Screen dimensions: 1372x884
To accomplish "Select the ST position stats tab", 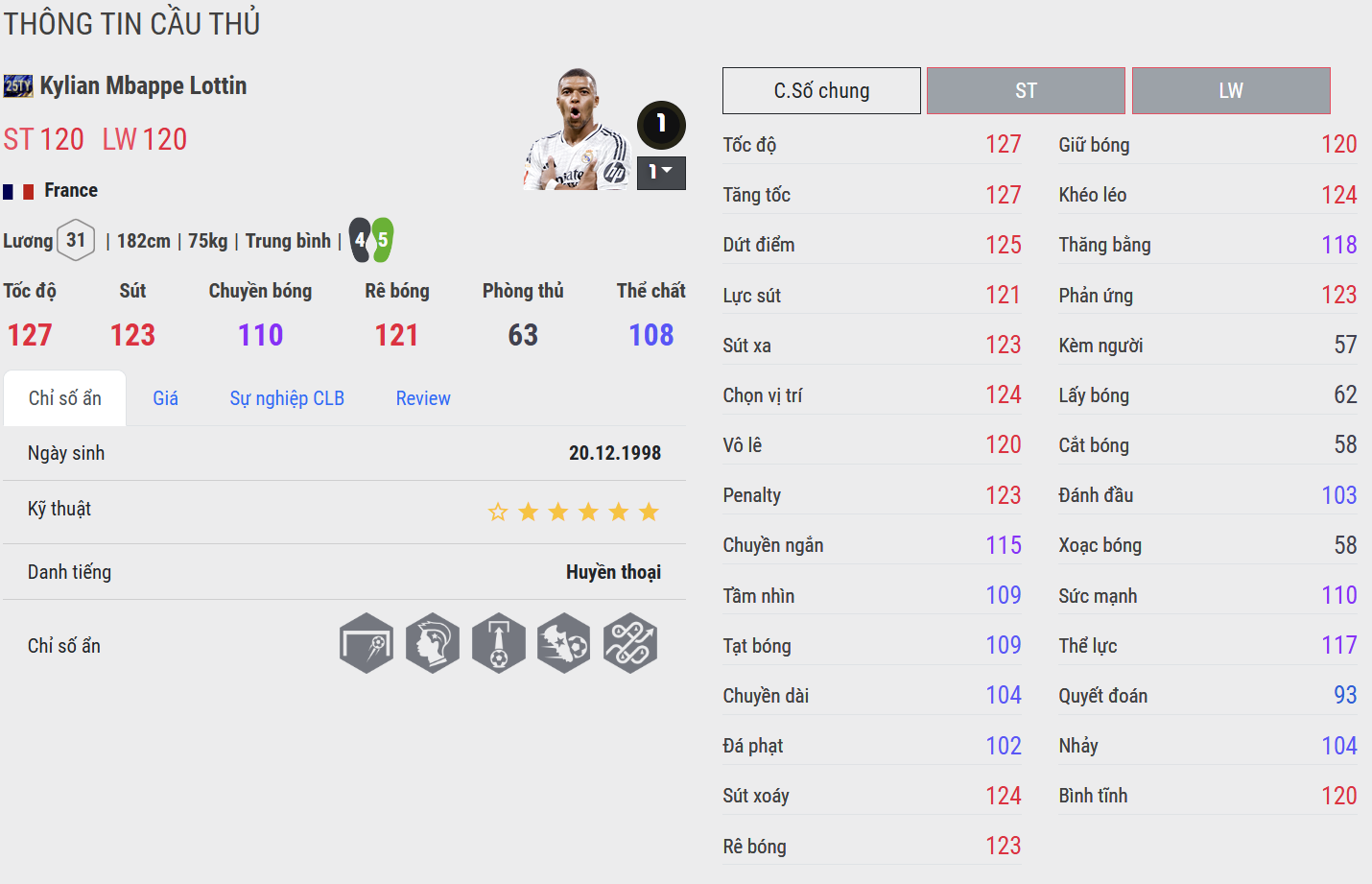I will pyautogui.click(x=1026, y=91).
